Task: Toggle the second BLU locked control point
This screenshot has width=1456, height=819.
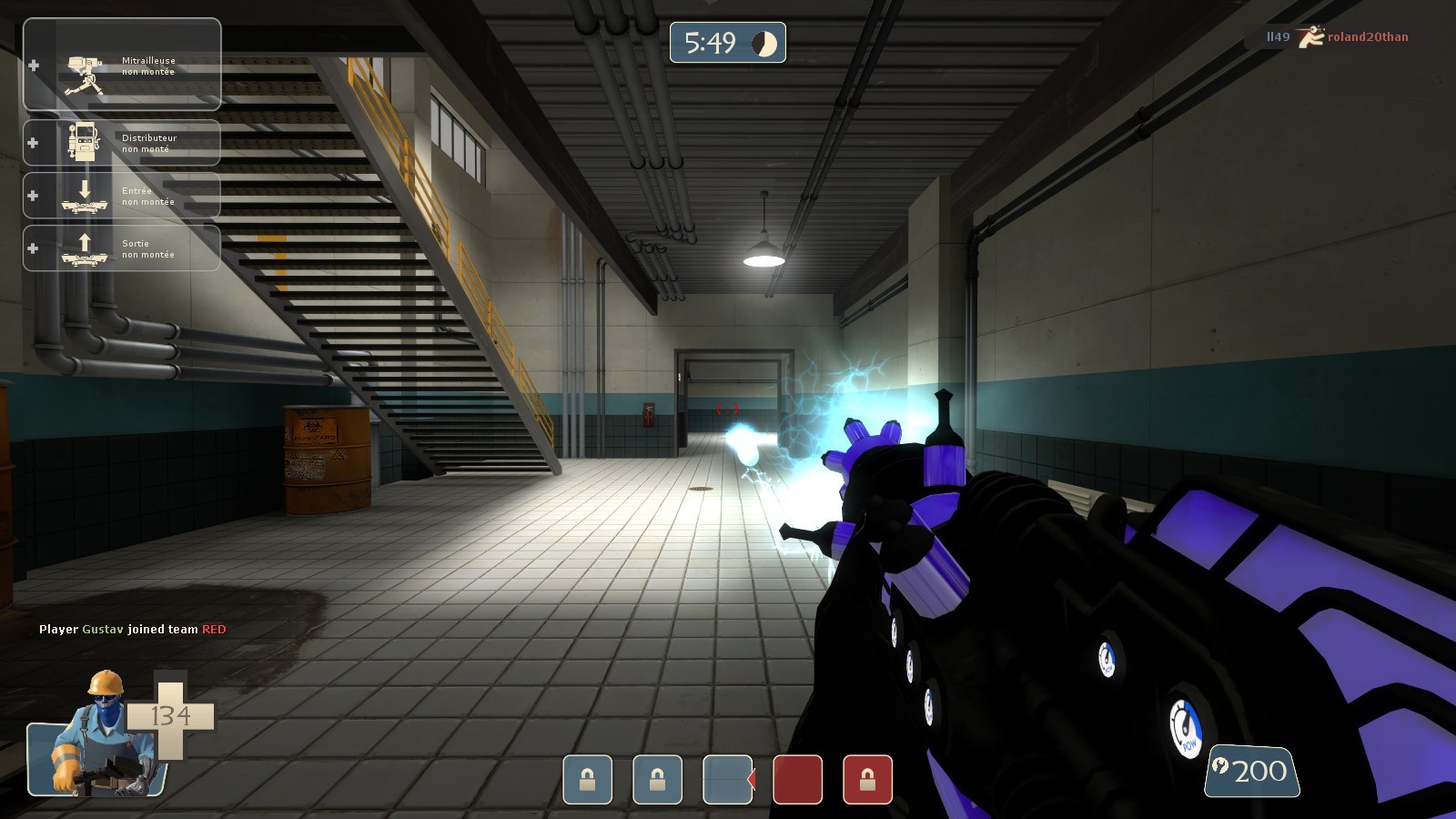Action: click(x=657, y=778)
